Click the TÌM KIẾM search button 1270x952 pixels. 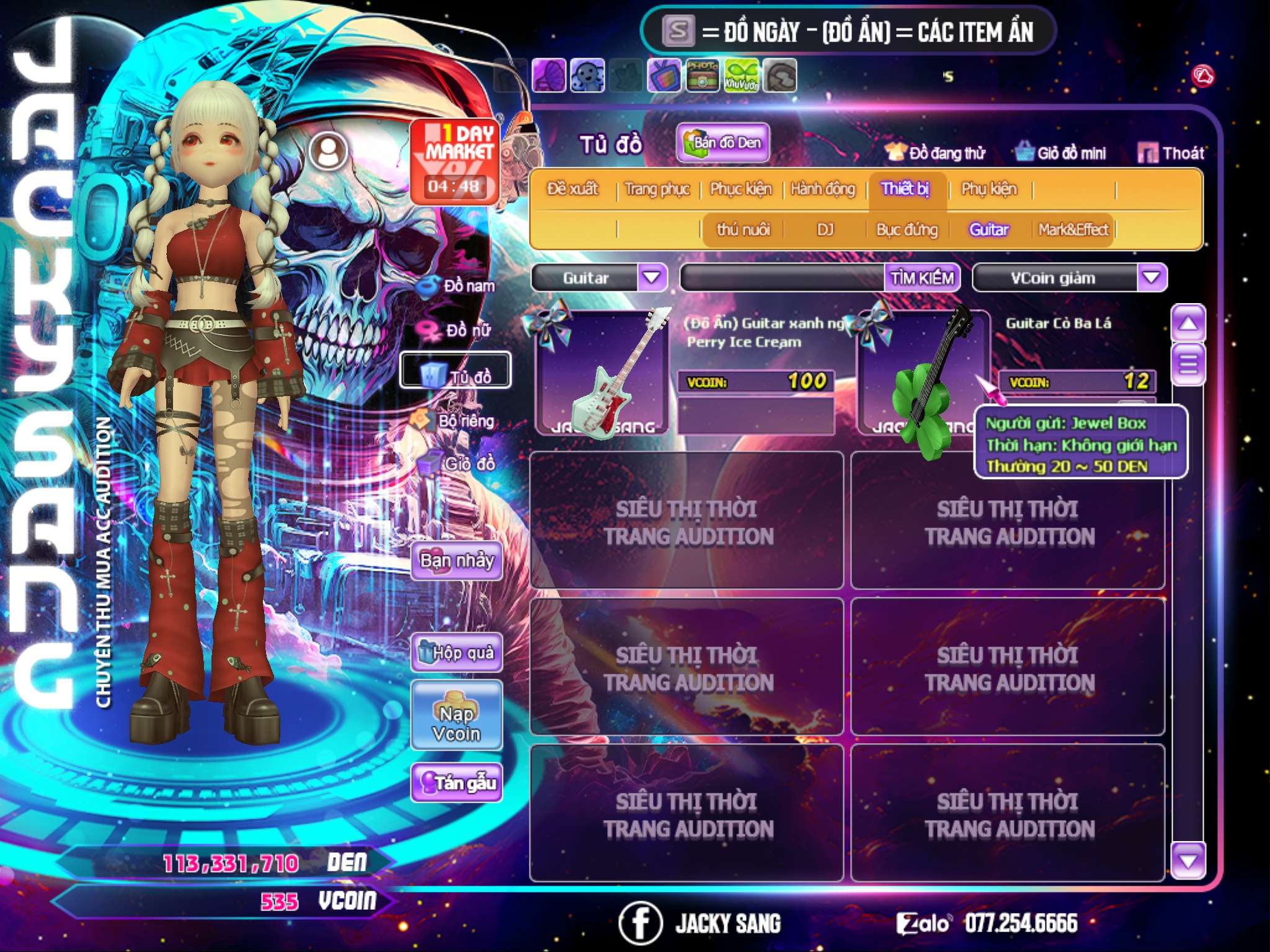click(x=921, y=278)
